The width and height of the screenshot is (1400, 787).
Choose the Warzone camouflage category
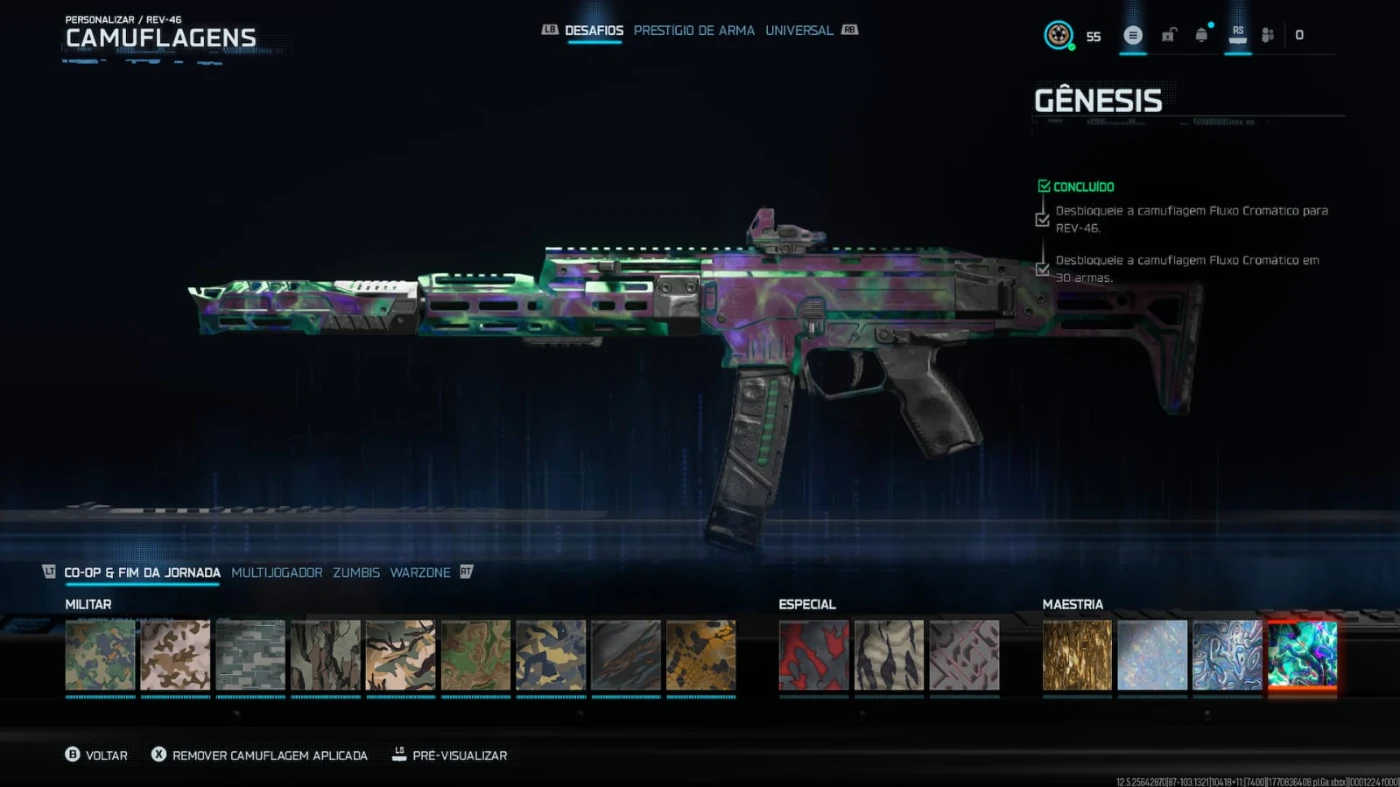click(420, 573)
